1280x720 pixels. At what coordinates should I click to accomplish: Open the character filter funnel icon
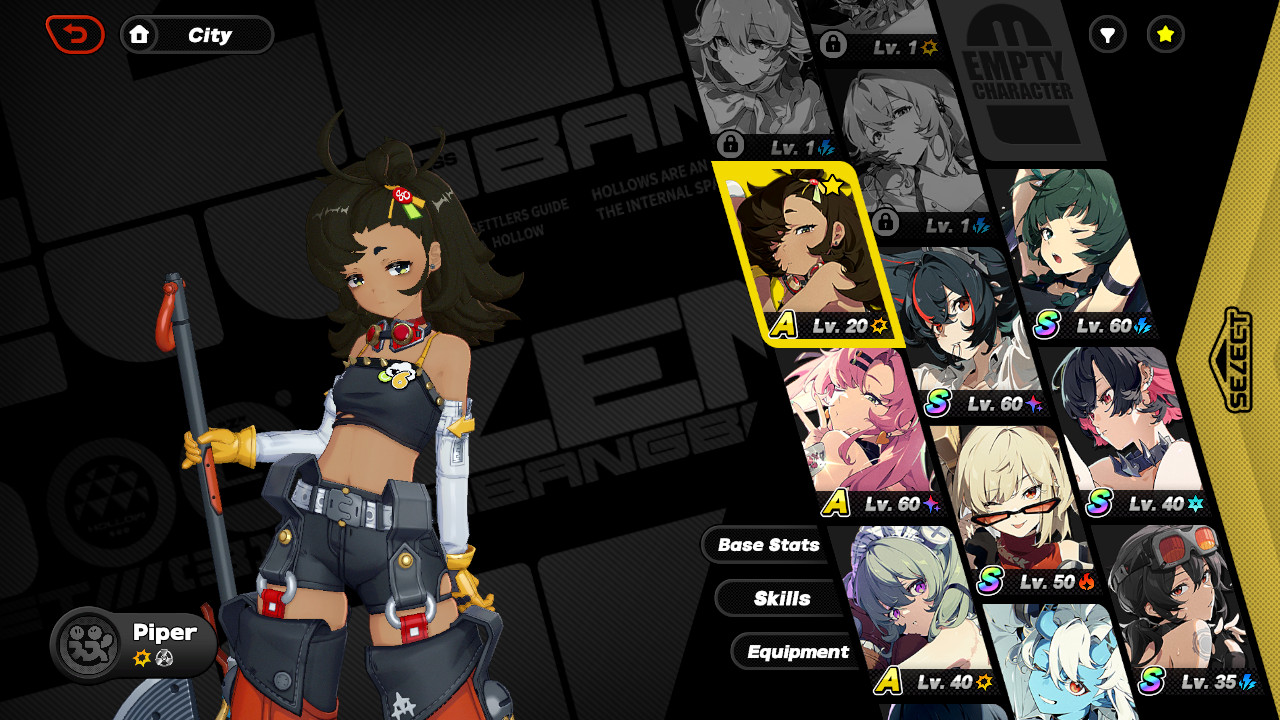[1107, 35]
